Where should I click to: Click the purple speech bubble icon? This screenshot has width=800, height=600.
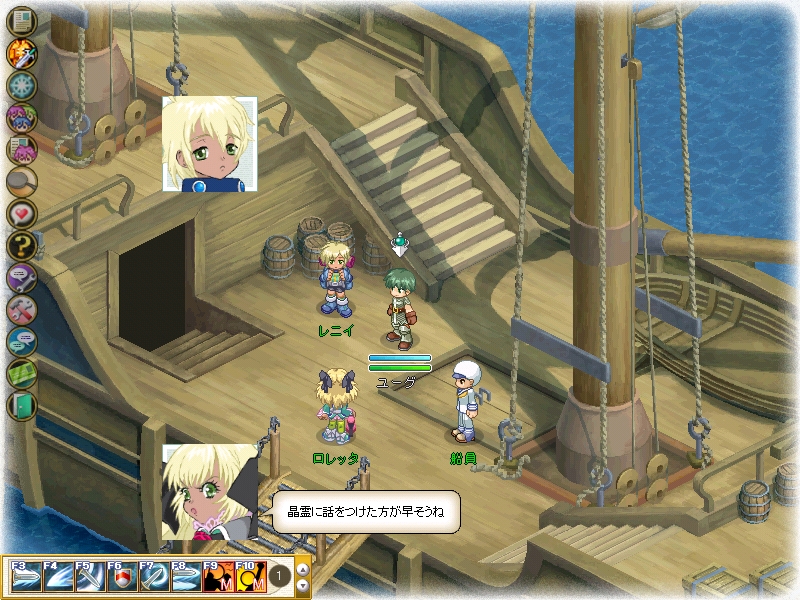21,277
